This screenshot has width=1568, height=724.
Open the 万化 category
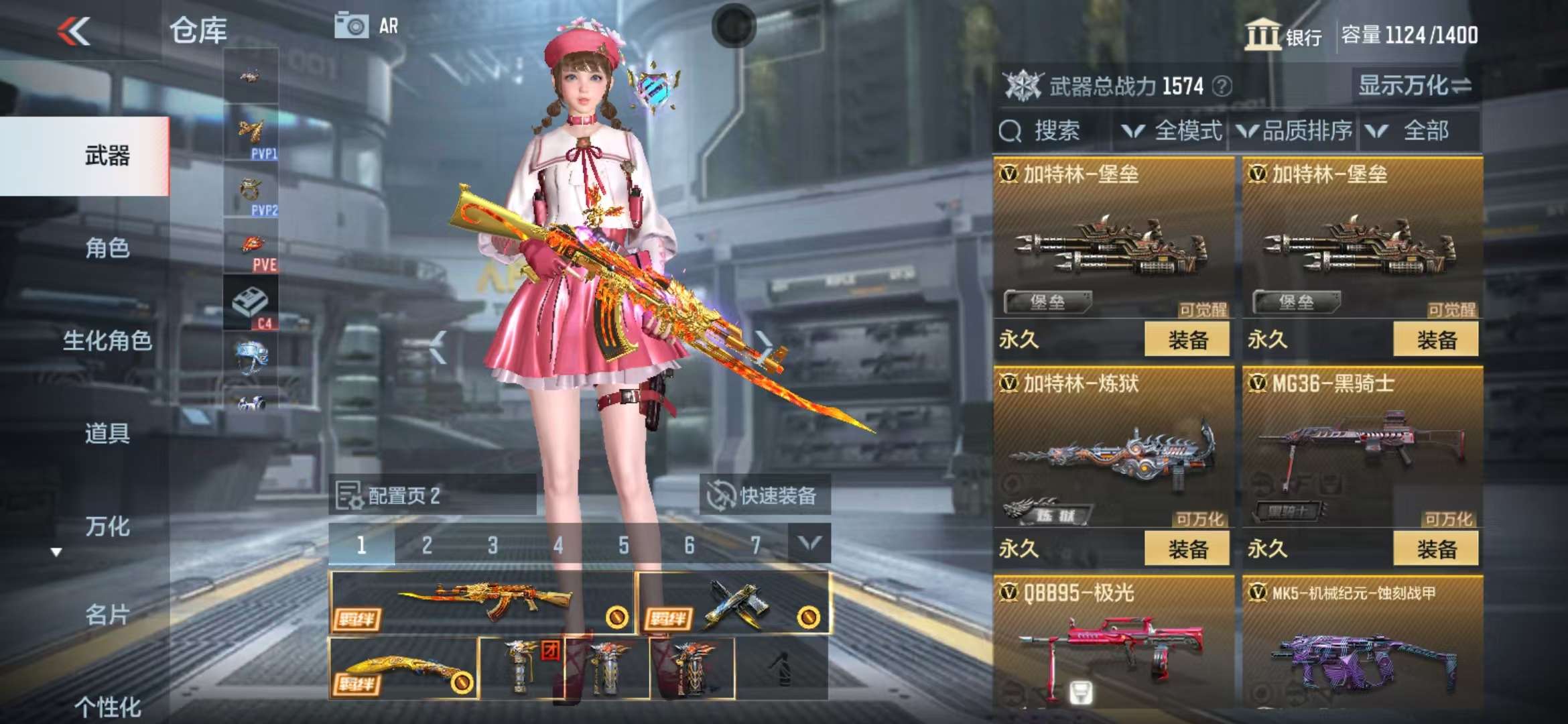pos(107,526)
